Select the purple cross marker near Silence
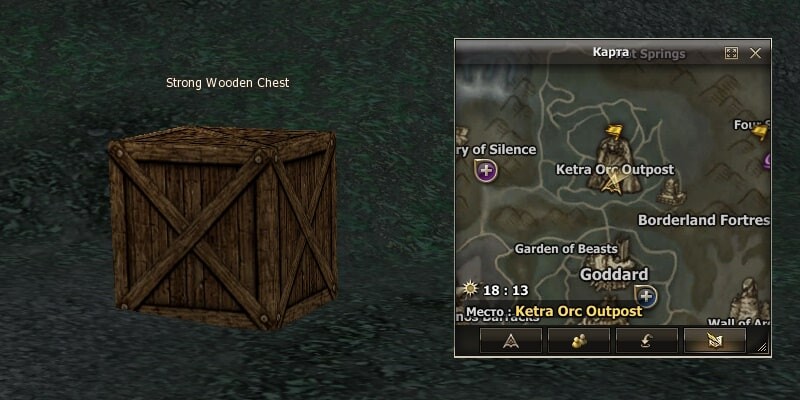 tap(487, 172)
